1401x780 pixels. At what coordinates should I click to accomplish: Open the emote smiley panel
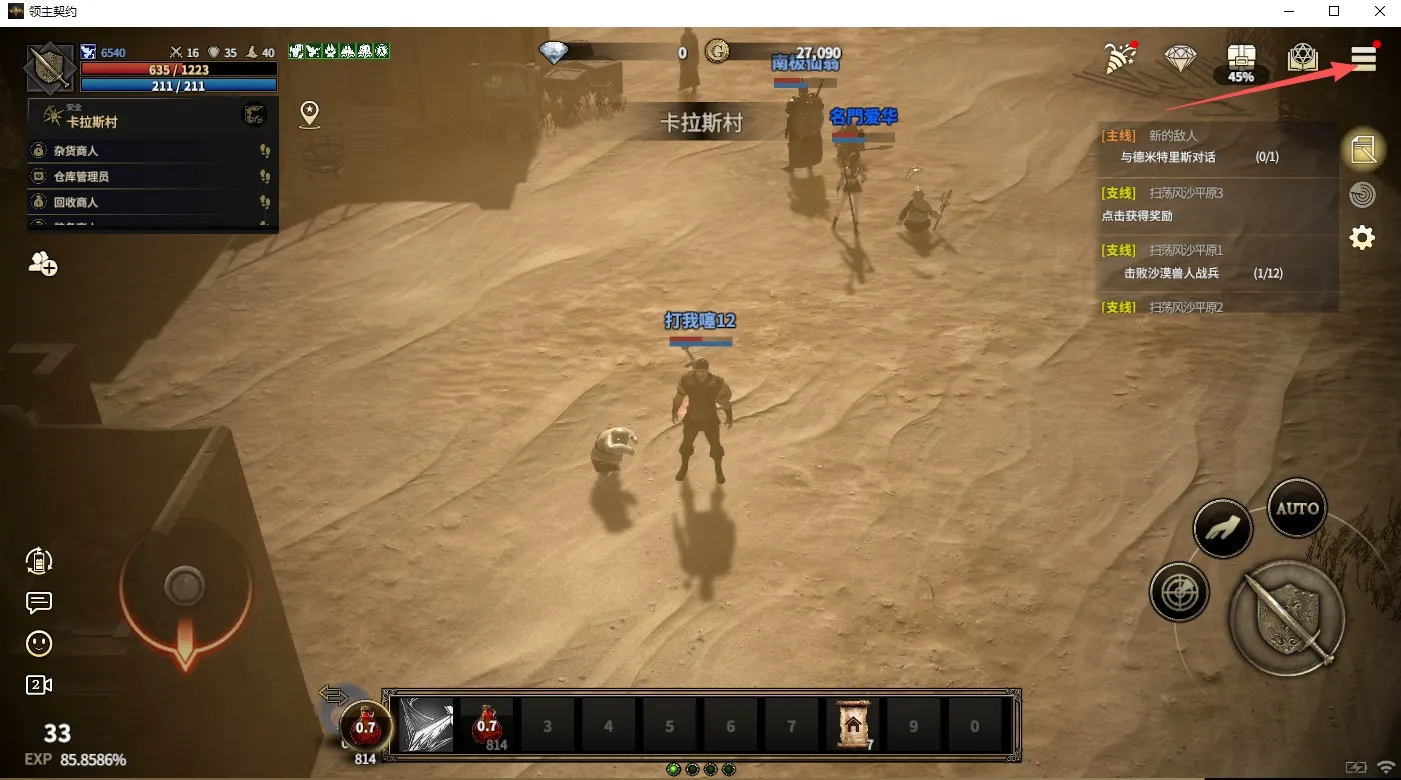pos(38,644)
